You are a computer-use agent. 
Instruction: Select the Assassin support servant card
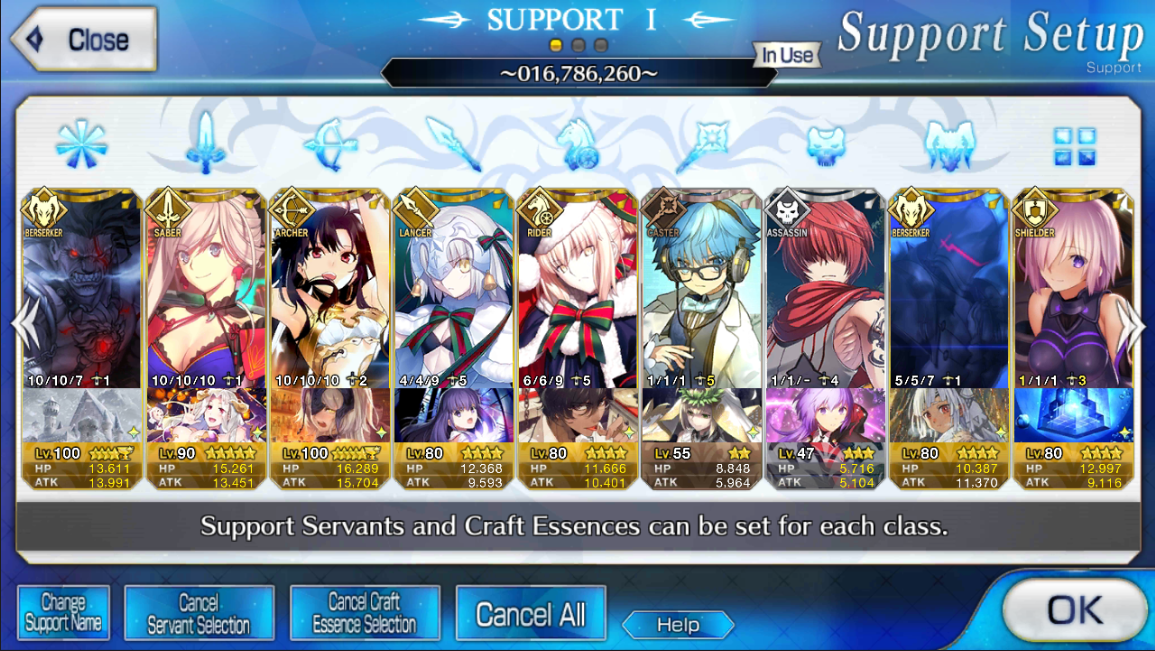[825, 290]
